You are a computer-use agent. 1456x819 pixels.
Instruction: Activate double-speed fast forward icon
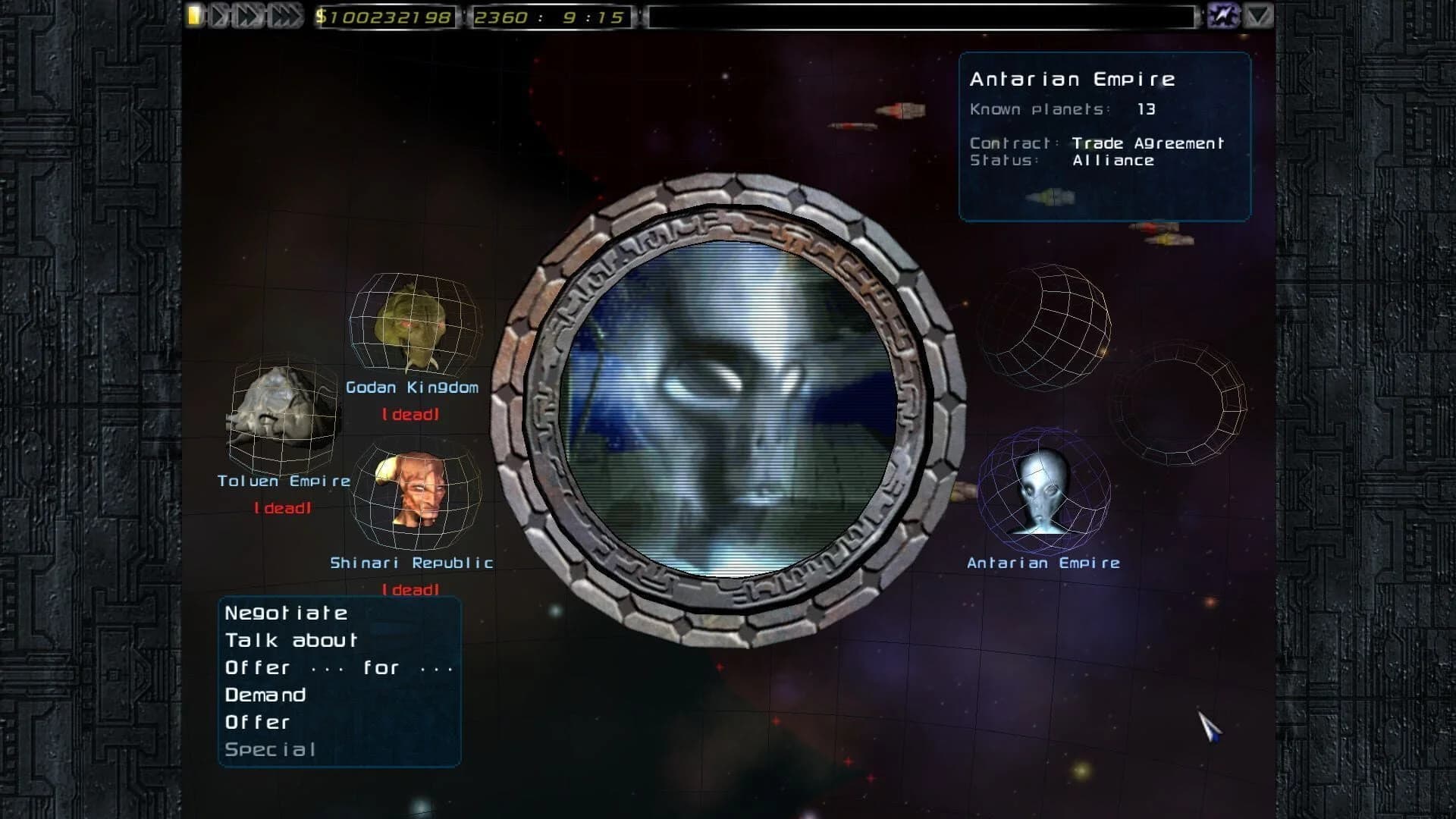(247, 15)
